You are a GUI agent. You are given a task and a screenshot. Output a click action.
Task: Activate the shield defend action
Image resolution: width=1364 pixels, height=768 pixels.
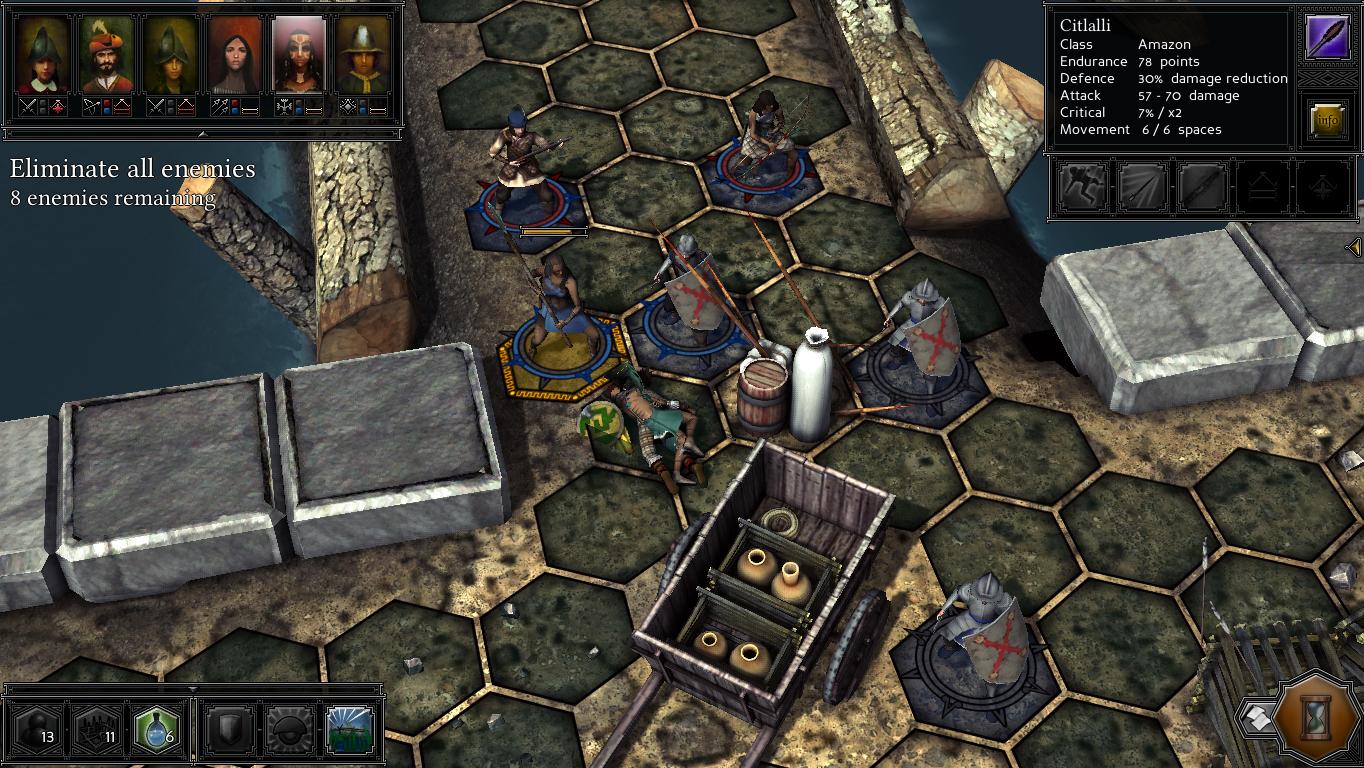pos(227,730)
